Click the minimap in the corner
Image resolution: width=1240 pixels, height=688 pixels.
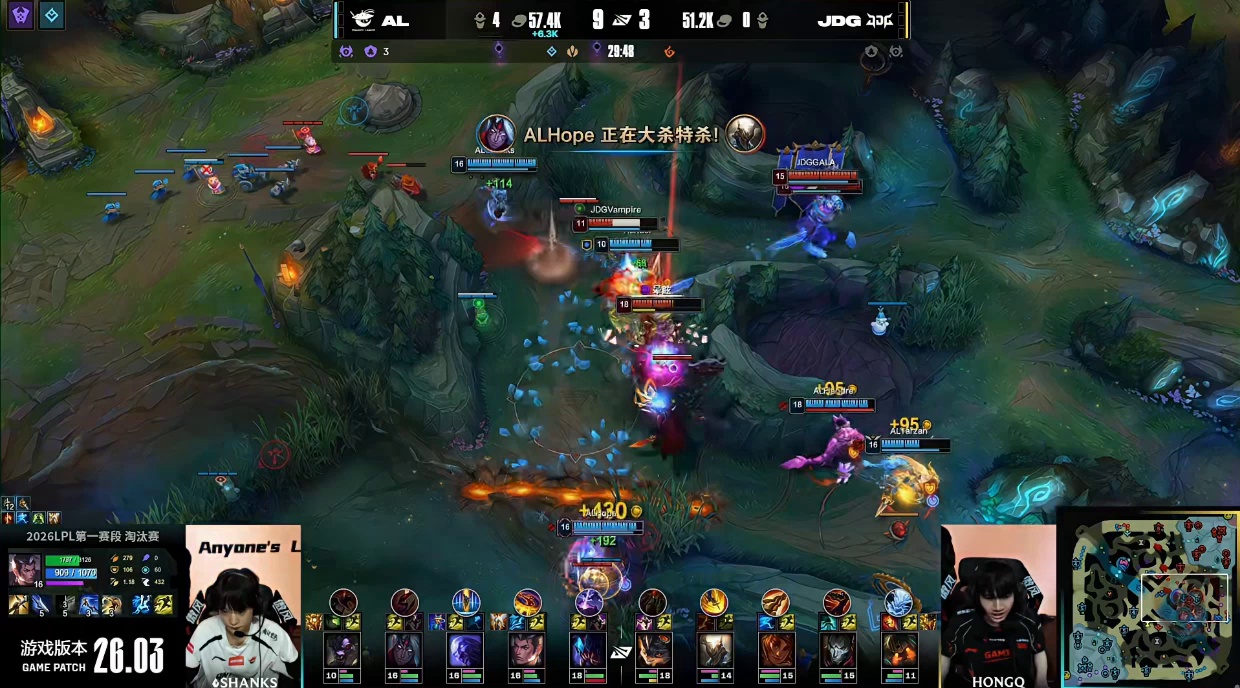coord(1148,598)
